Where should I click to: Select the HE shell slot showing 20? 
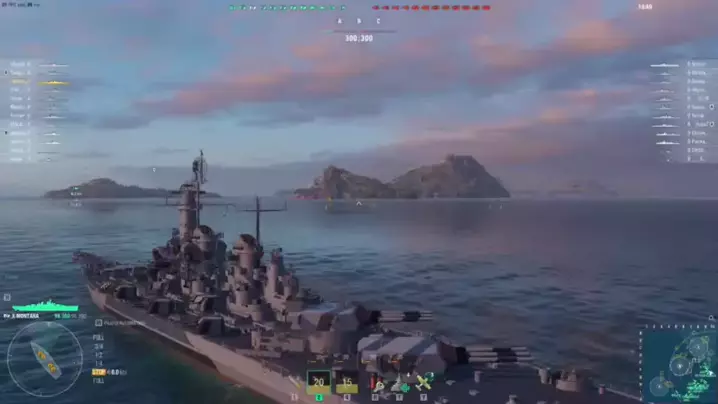coord(319,381)
